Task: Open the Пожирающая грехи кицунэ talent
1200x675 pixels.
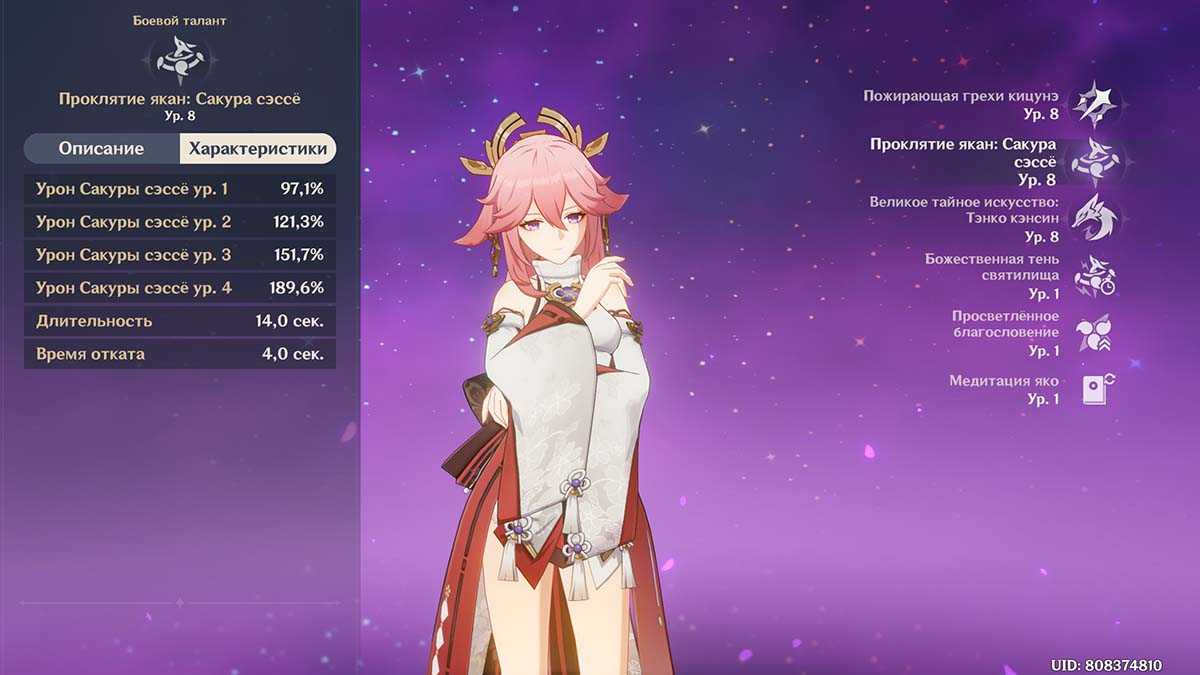Action: (x=1094, y=105)
